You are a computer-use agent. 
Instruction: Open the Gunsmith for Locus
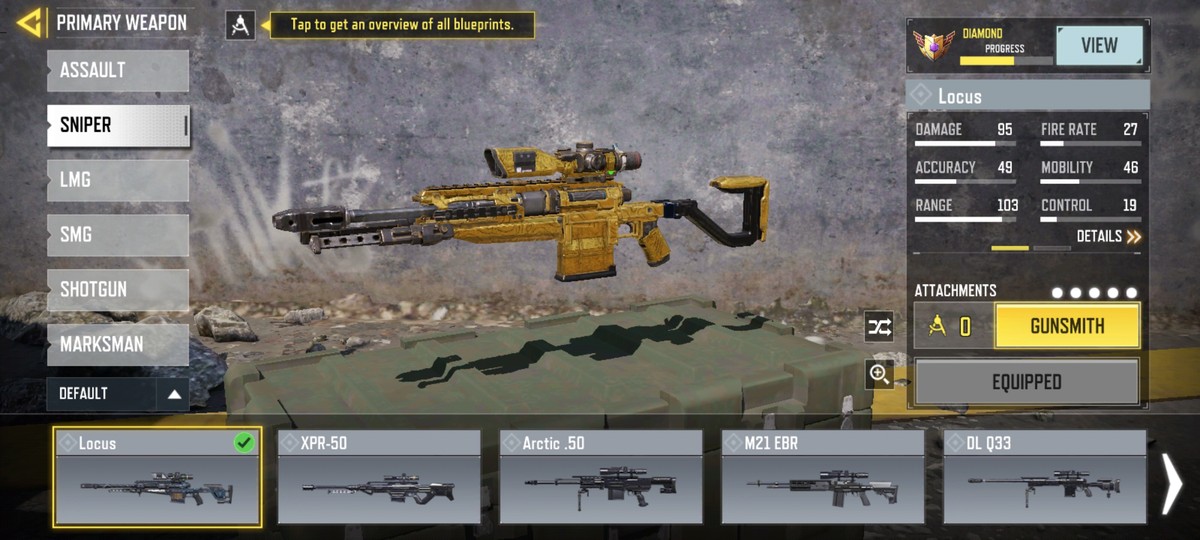[x=1067, y=326]
